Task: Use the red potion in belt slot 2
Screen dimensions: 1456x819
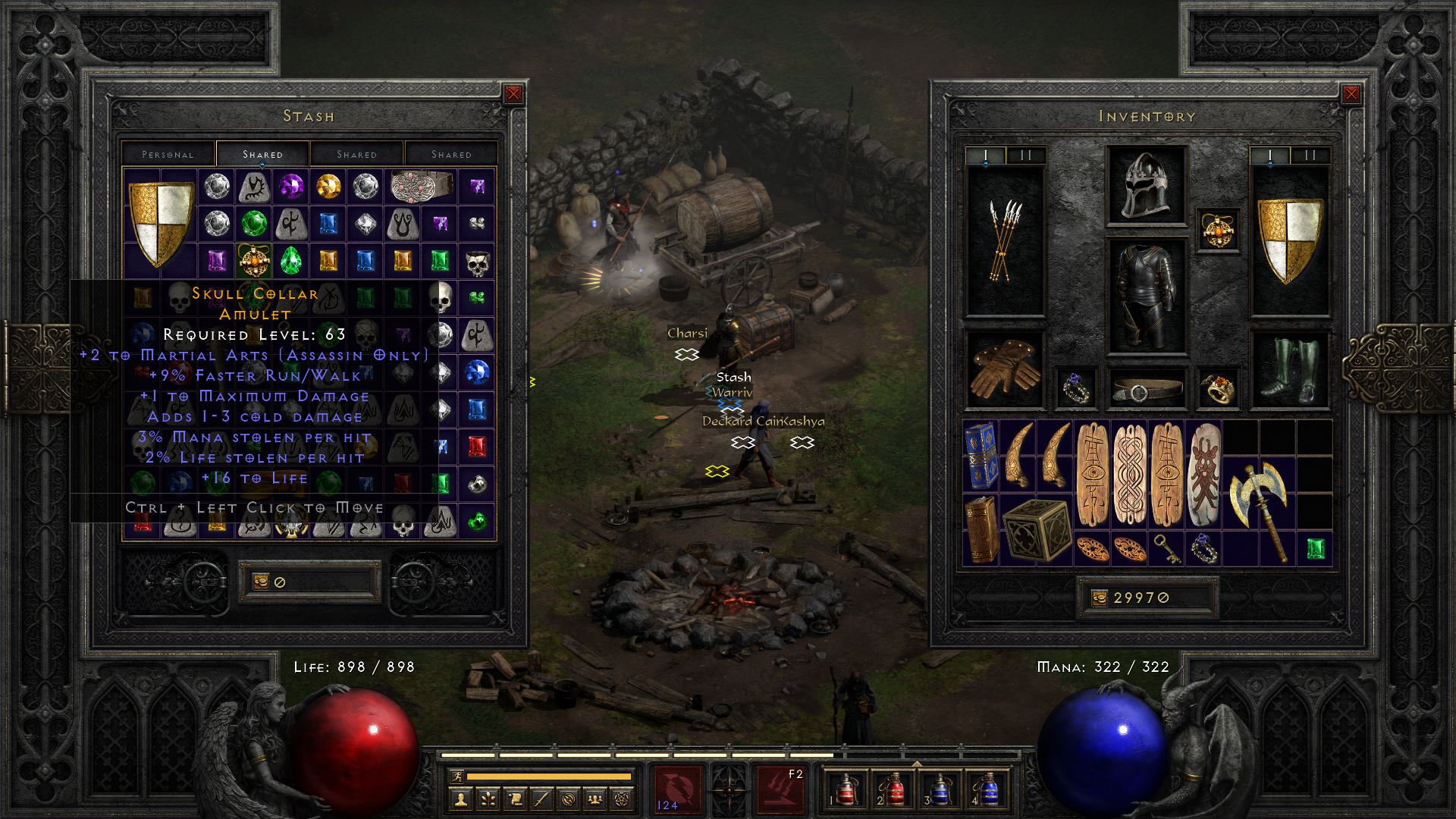Action: point(893,789)
